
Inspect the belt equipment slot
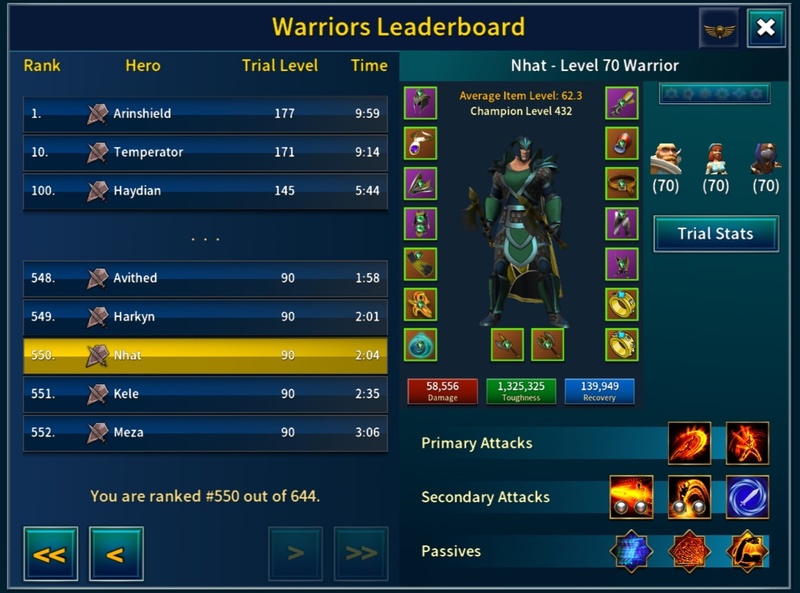click(x=622, y=184)
